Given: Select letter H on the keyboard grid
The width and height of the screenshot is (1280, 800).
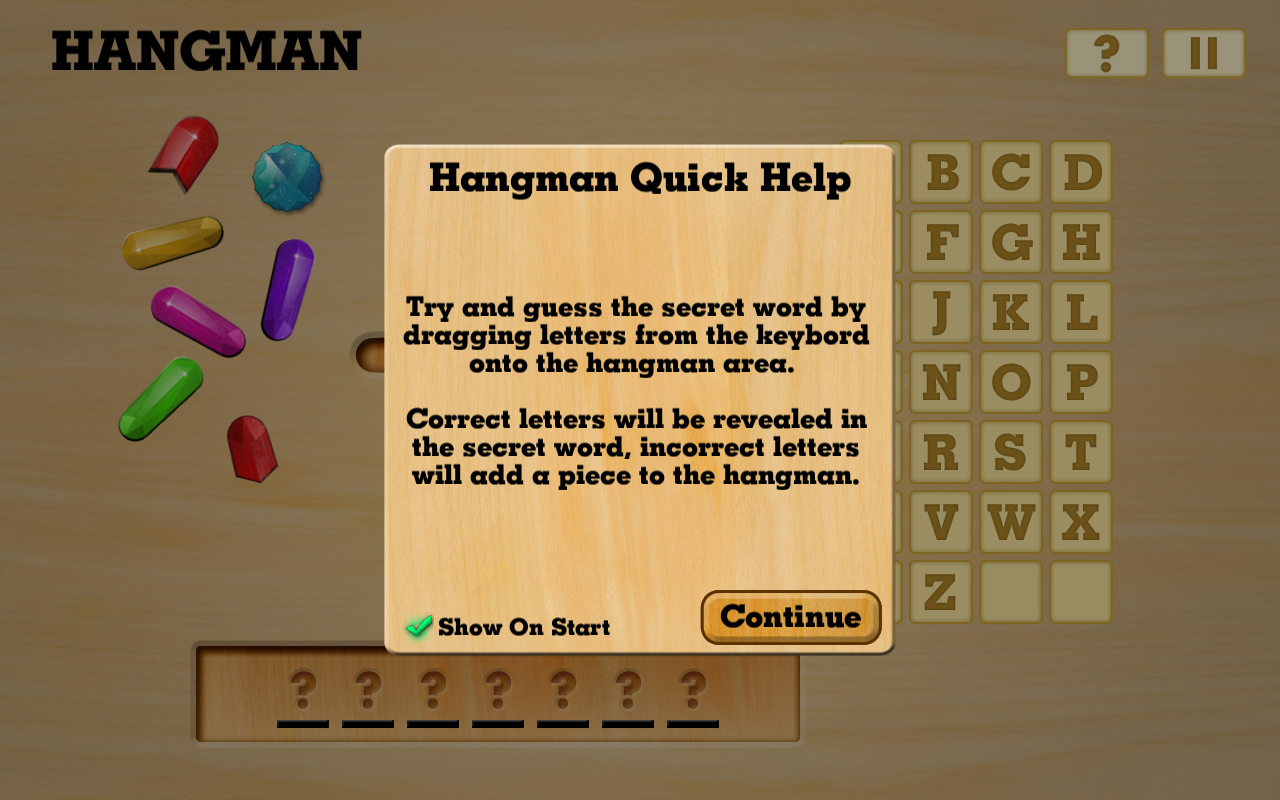Looking at the screenshot, I should coord(1081,242).
